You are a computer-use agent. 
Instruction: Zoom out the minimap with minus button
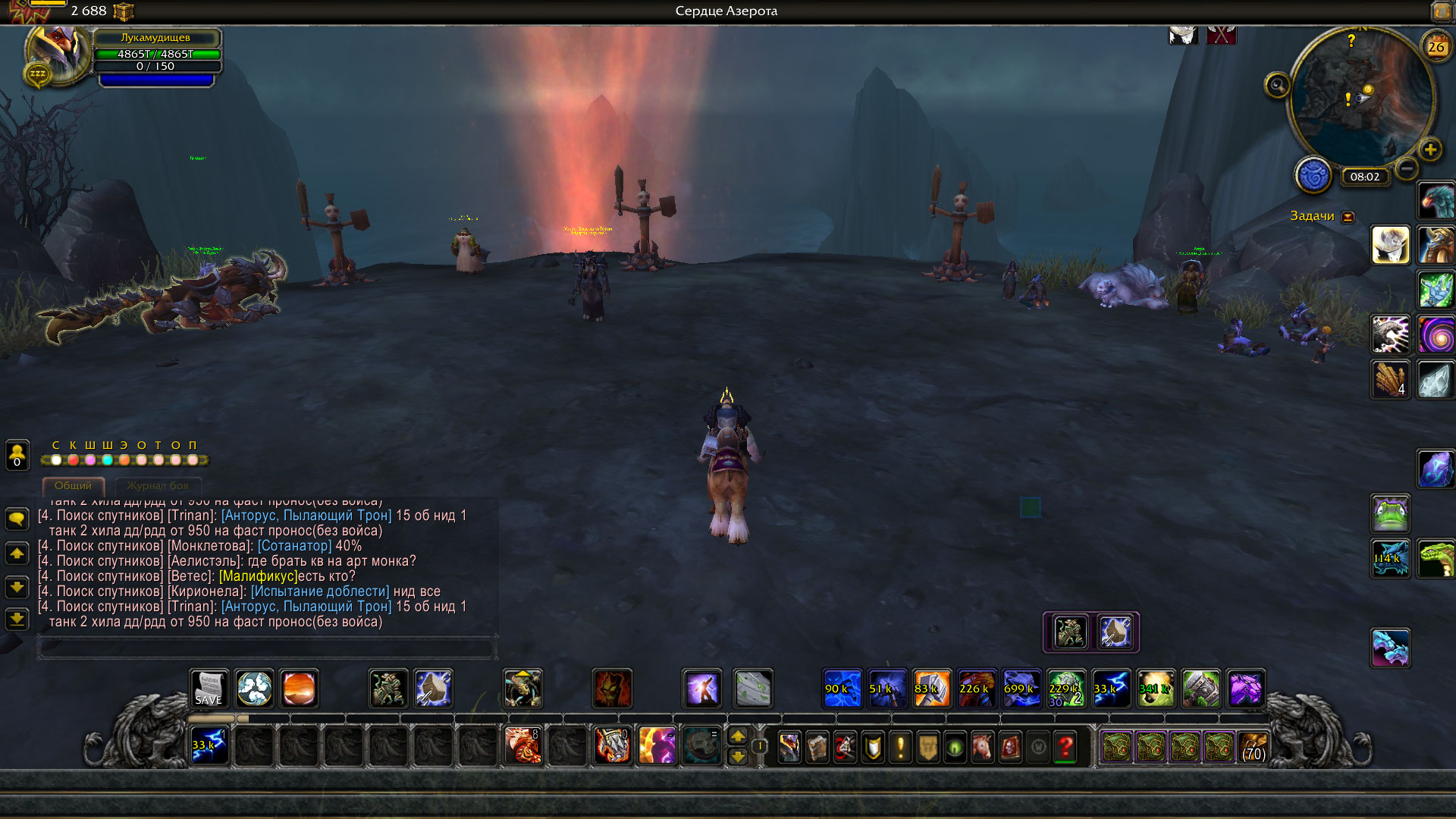coord(1407,168)
